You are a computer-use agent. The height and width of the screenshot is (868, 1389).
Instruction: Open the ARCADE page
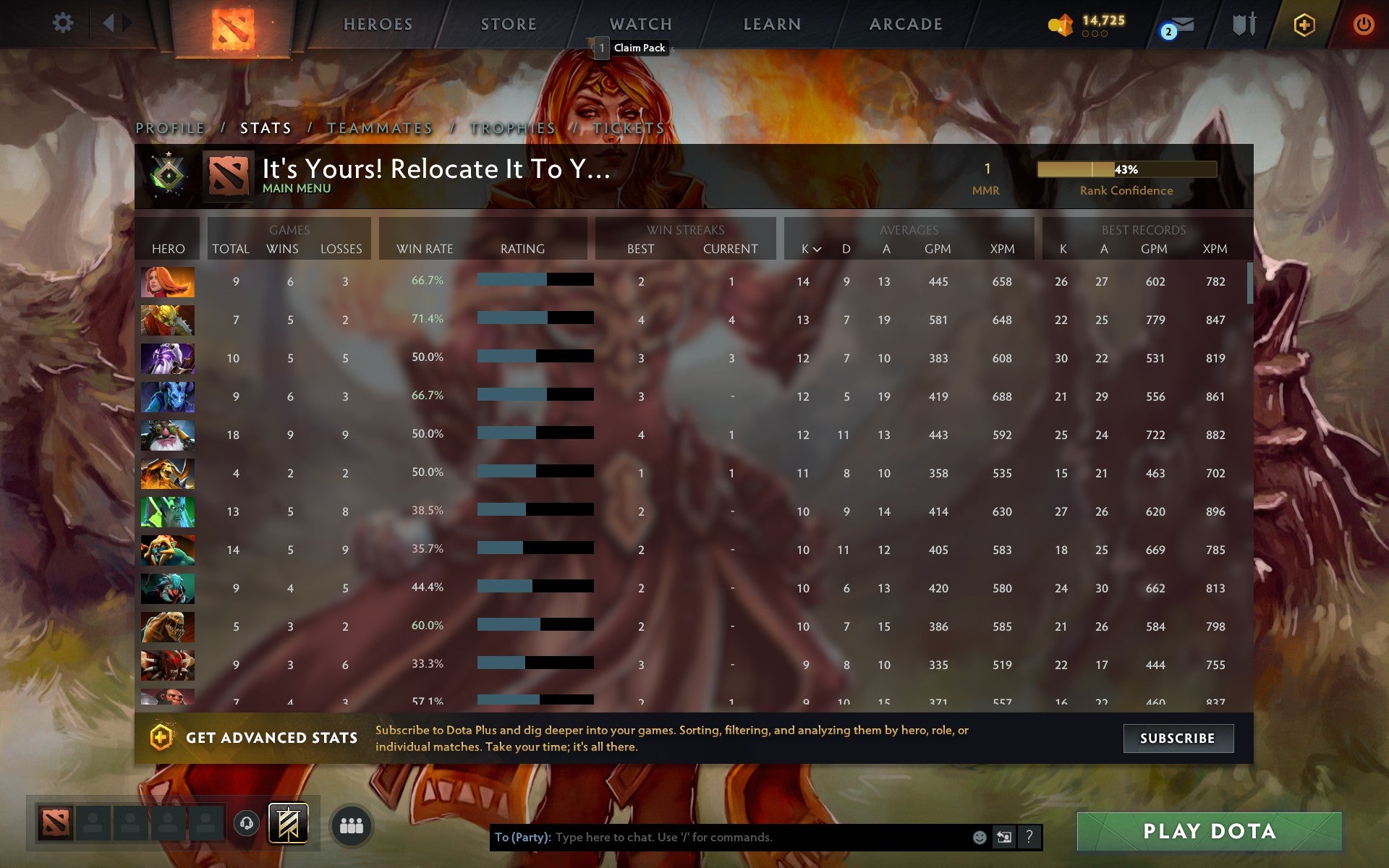pos(905,23)
